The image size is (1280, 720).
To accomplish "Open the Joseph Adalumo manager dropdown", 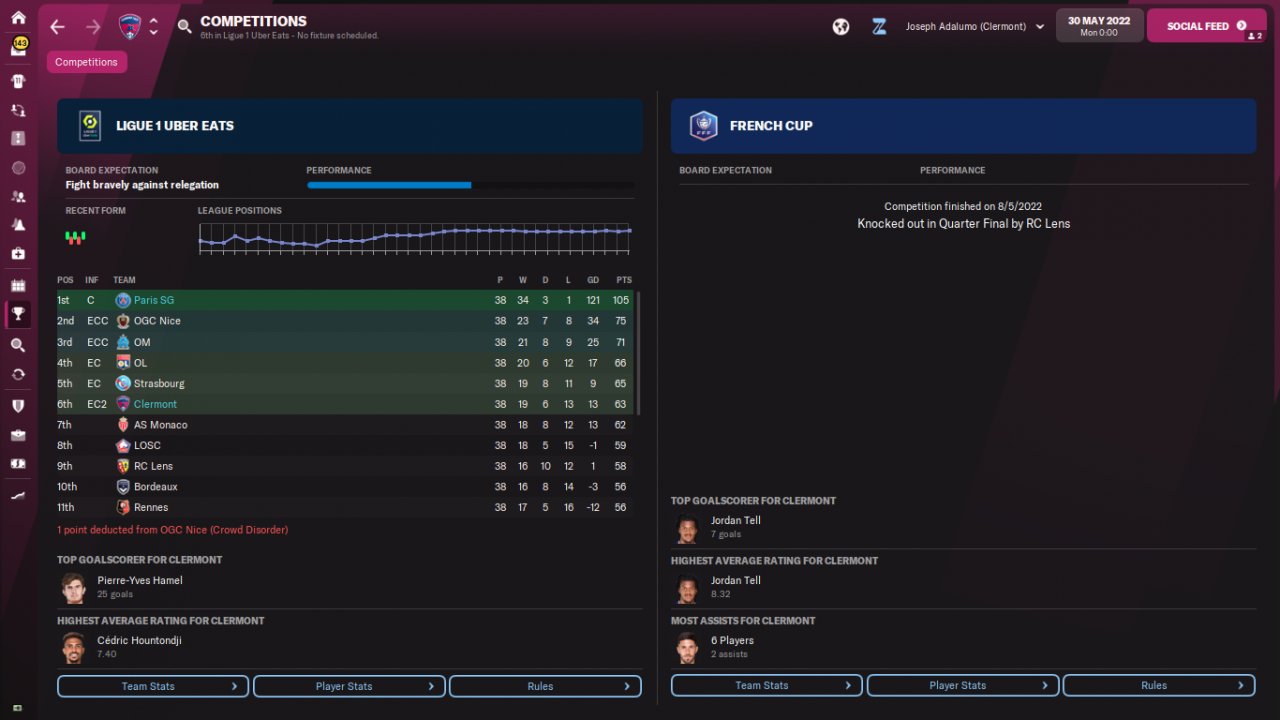I will pos(975,27).
